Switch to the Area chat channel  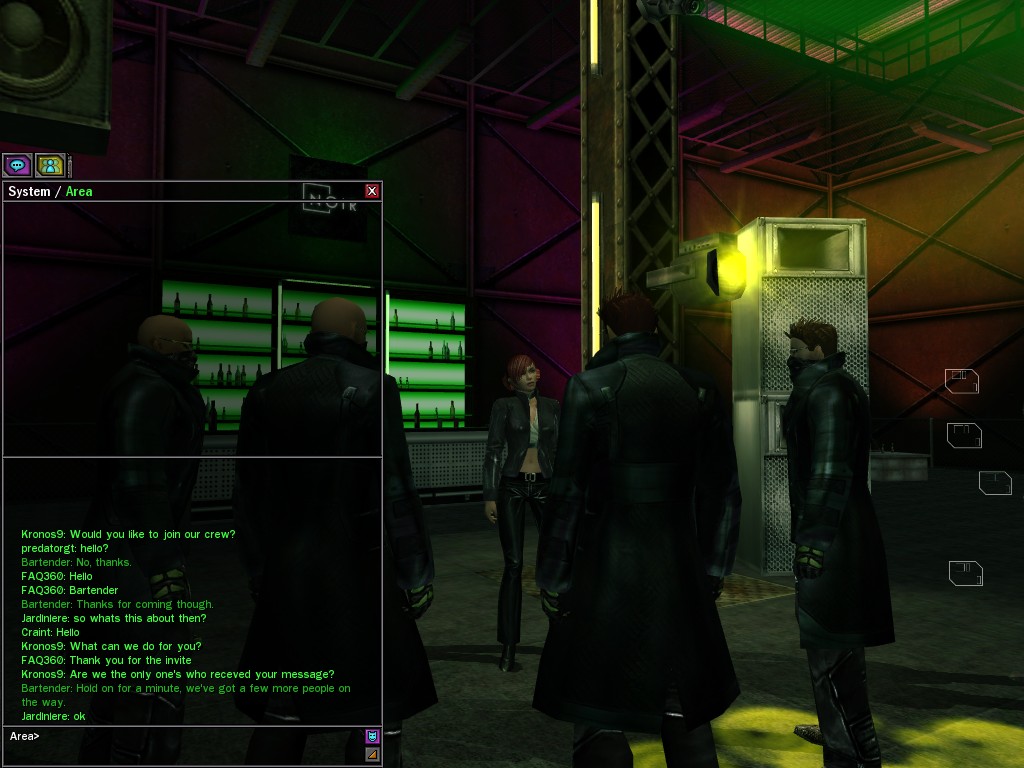(79, 191)
